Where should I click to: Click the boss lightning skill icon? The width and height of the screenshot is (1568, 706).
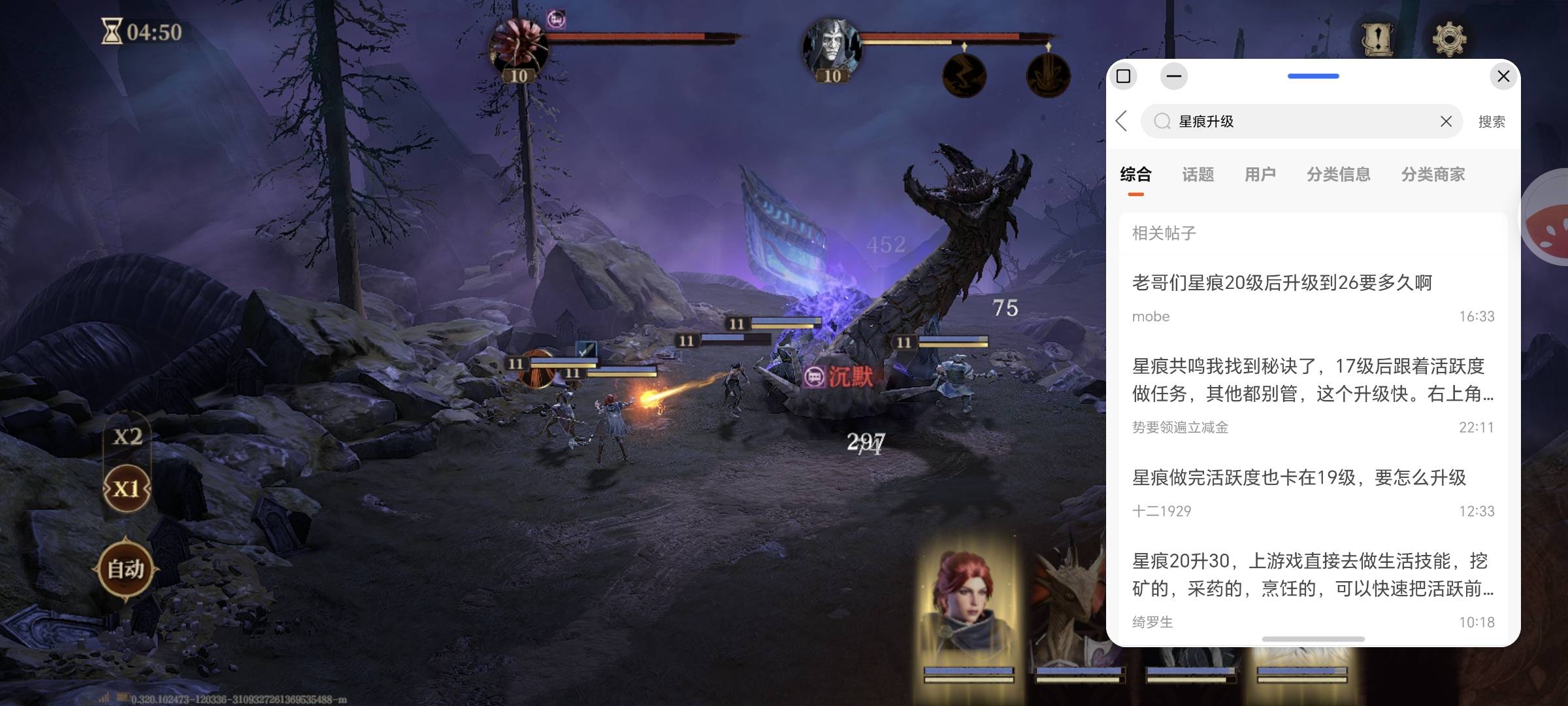click(x=964, y=75)
